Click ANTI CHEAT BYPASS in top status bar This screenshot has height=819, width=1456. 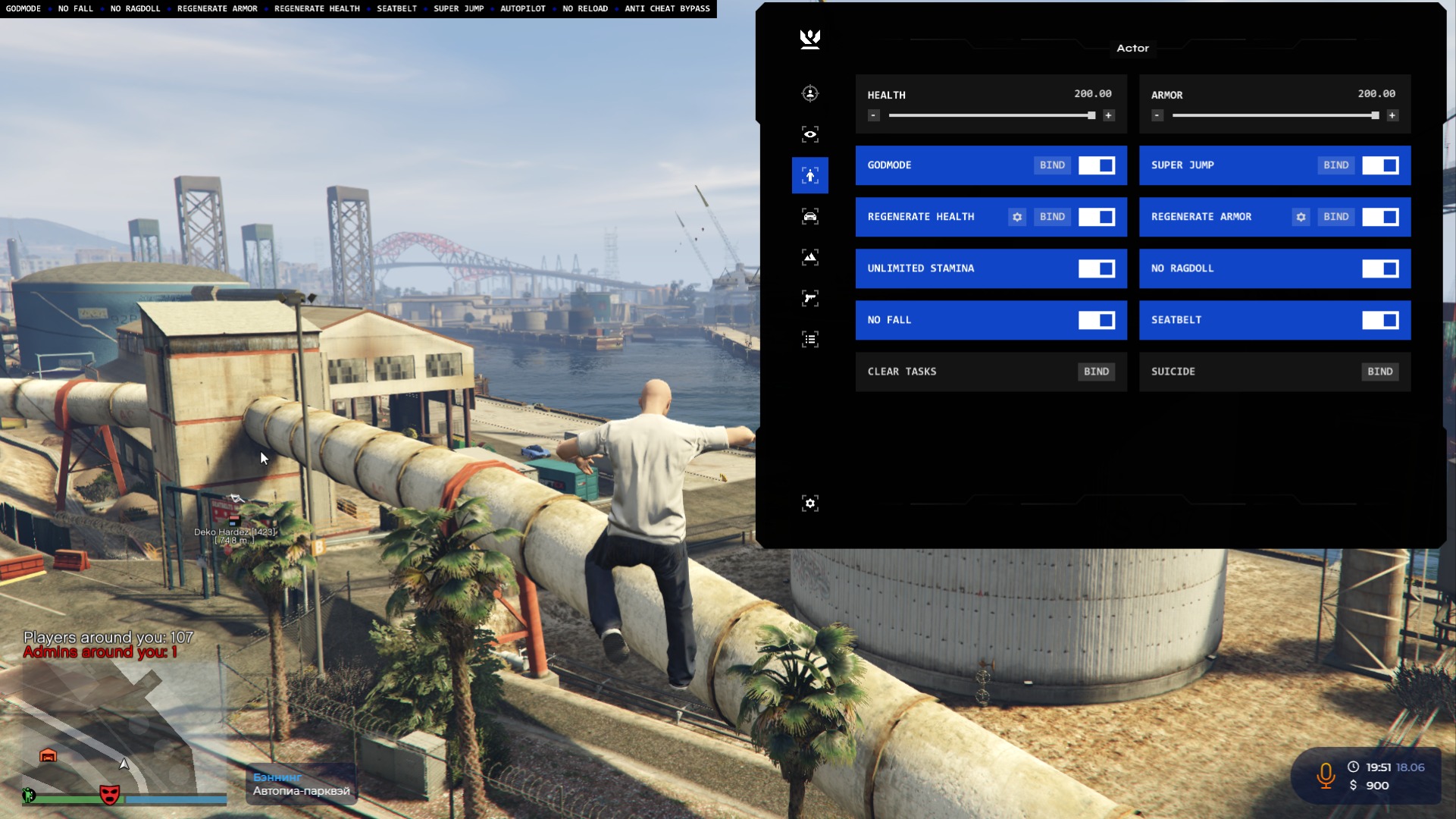[x=667, y=8]
